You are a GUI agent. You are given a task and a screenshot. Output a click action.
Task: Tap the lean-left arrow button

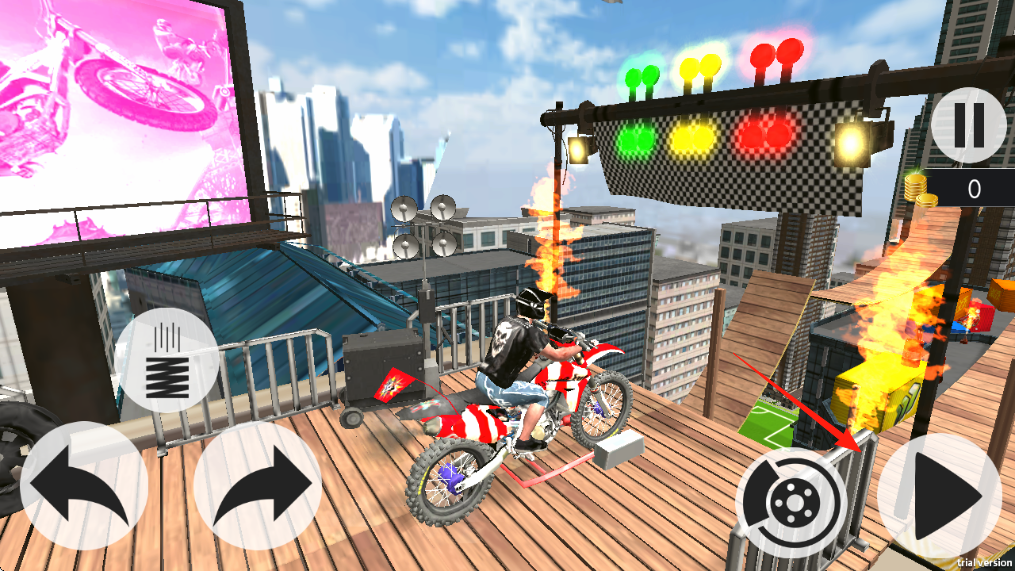coord(84,484)
